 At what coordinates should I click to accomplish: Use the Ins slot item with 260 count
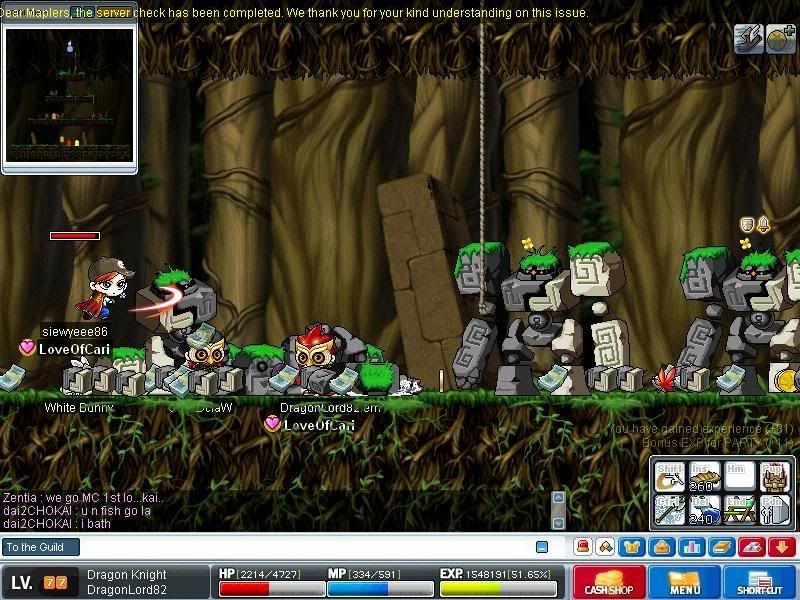tap(705, 477)
